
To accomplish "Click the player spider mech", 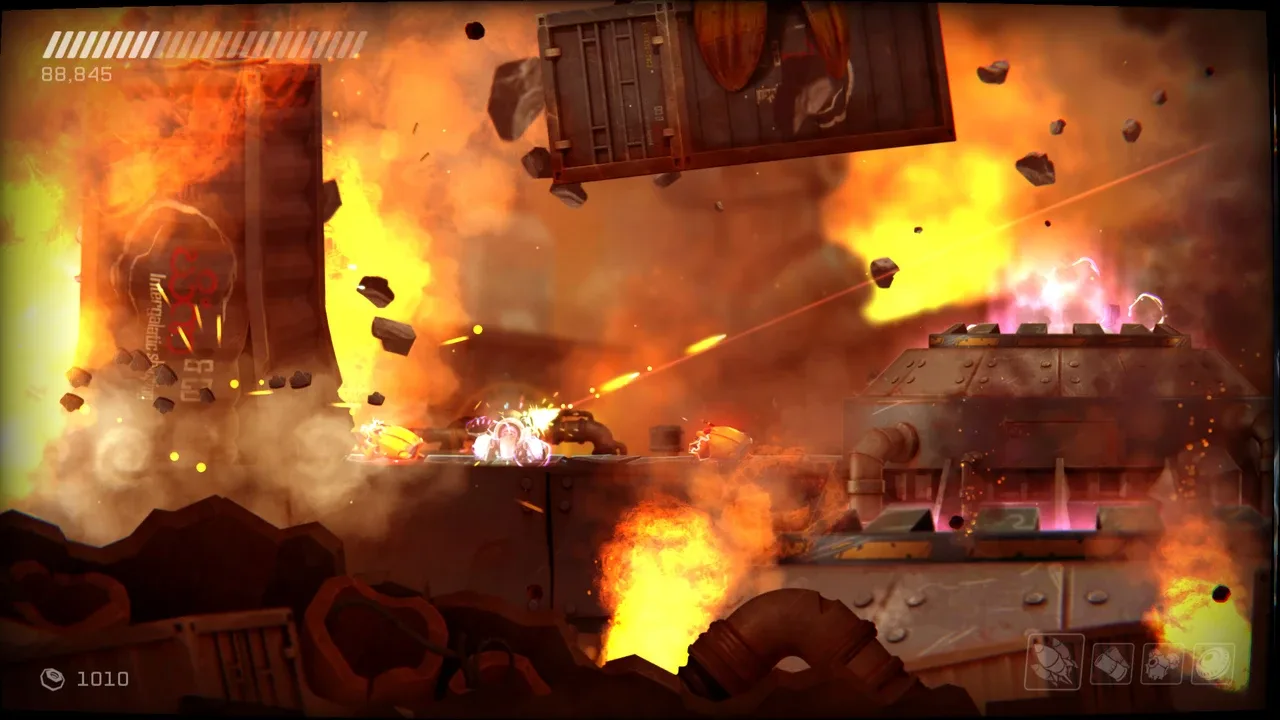I will coord(510,440).
